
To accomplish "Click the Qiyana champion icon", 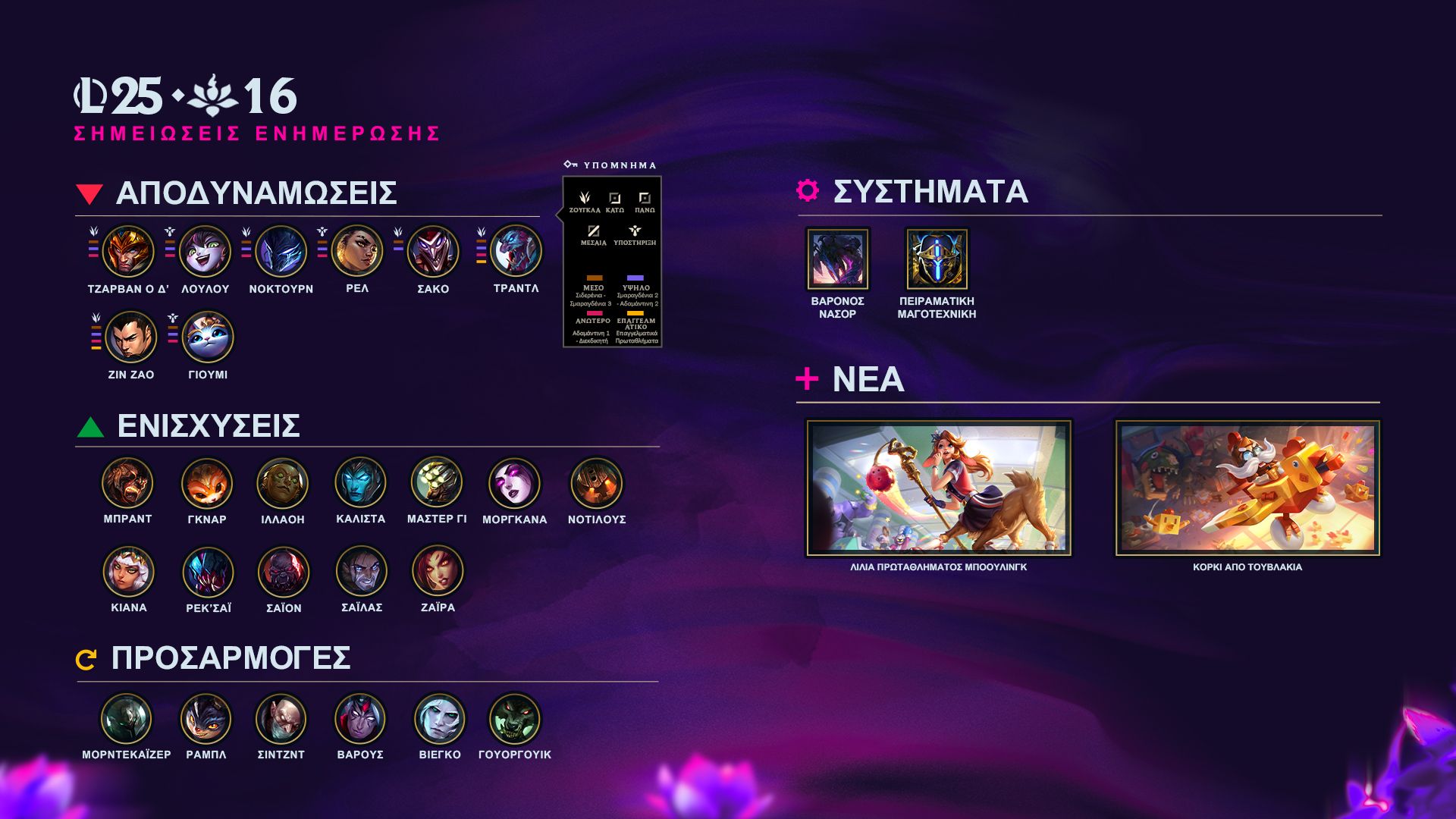I will 129,572.
